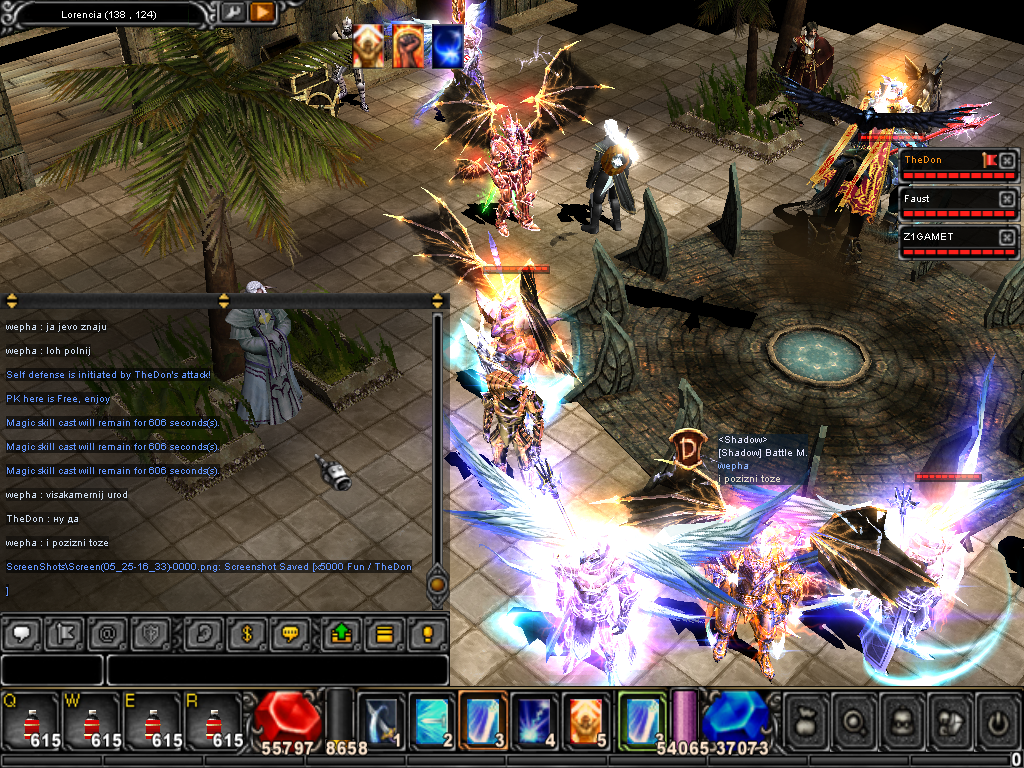The height and width of the screenshot is (768, 1024).
Task: Open the inventory bag button
Action: click(x=808, y=720)
